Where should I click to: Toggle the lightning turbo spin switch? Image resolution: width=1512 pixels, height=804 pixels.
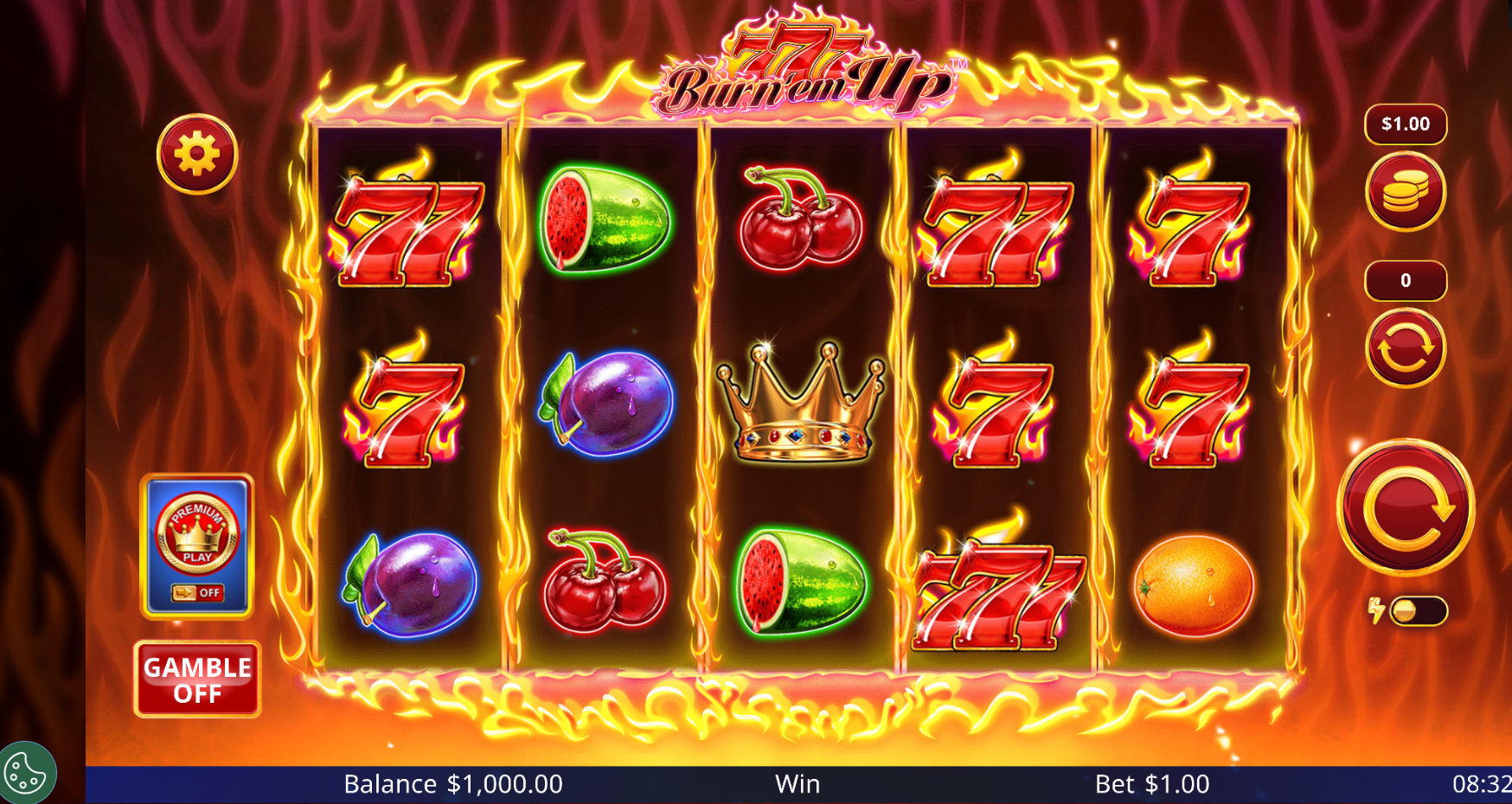pos(1417,611)
